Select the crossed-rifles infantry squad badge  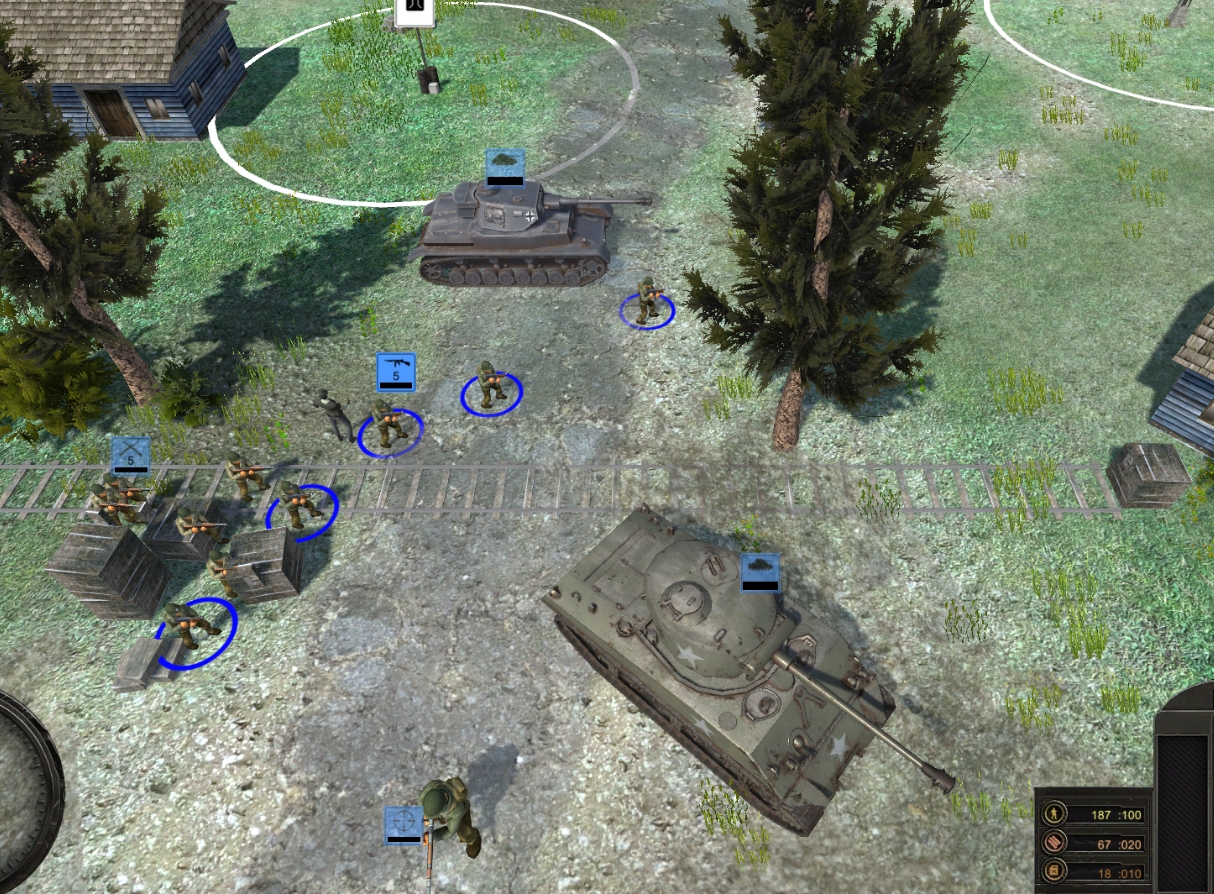pos(130,455)
